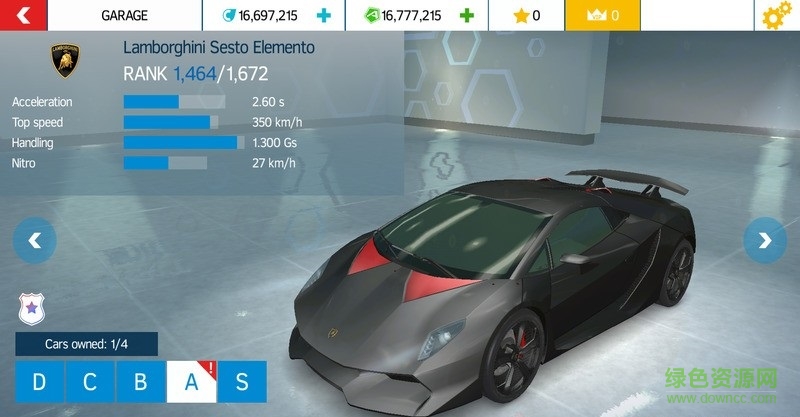The height and width of the screenshot is (417, 800).
Task: Show the previous car
Action: coord(35,240)
